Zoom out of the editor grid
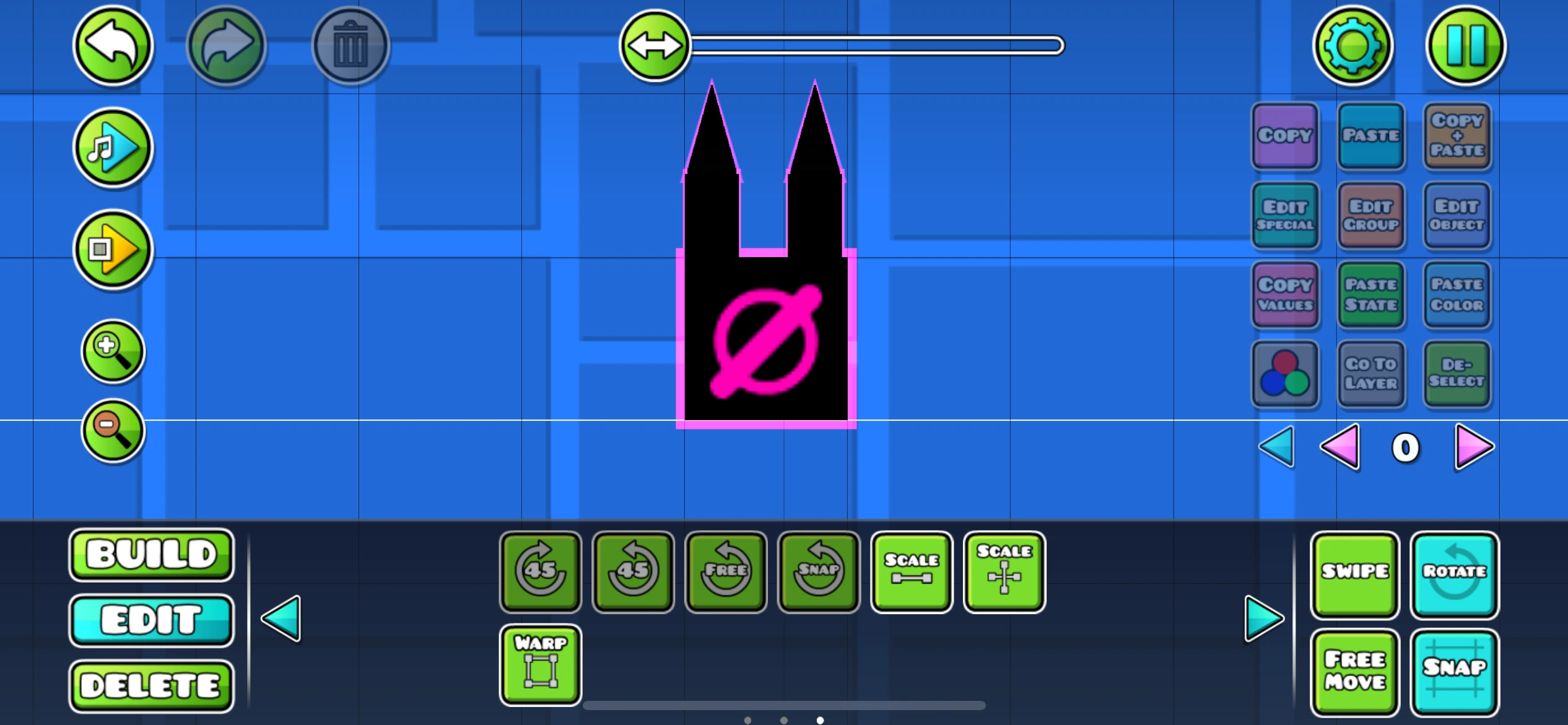The width and height of the screenshot is (1568, 725). (x=112, y=430)
